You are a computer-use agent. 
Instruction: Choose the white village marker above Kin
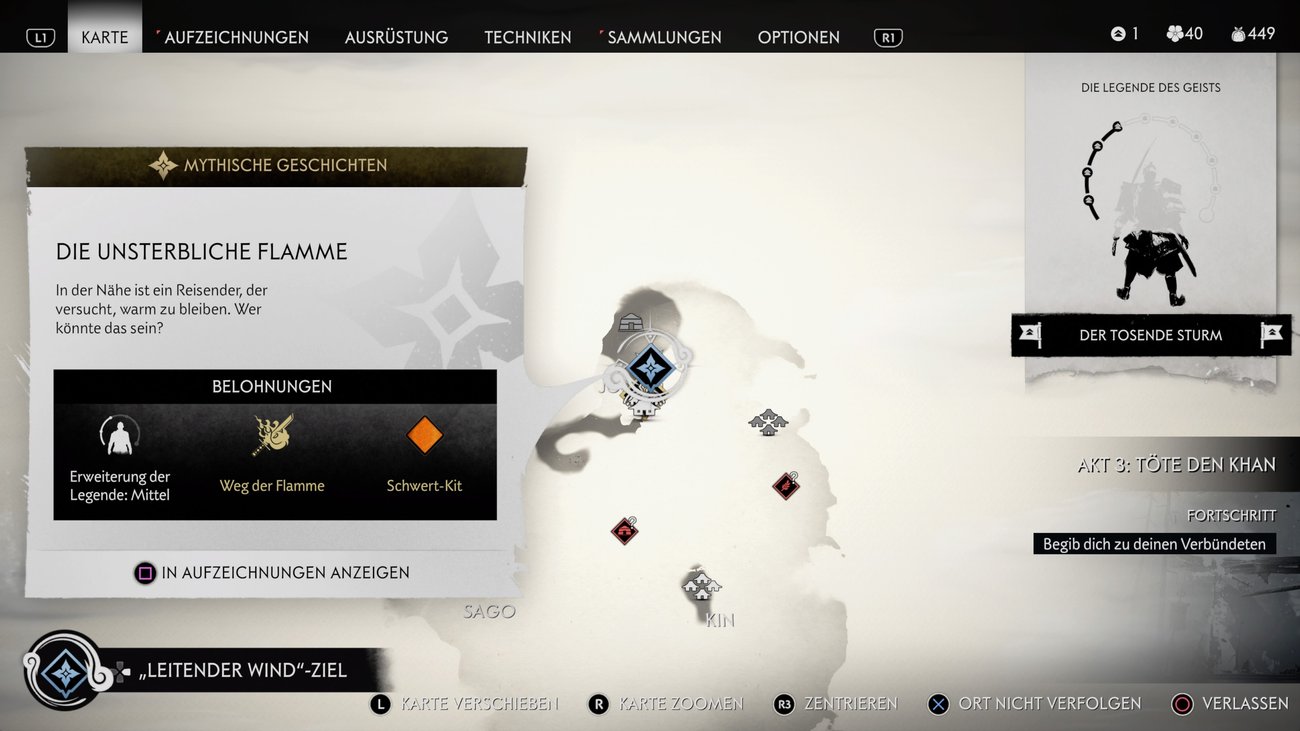point(701,584)
